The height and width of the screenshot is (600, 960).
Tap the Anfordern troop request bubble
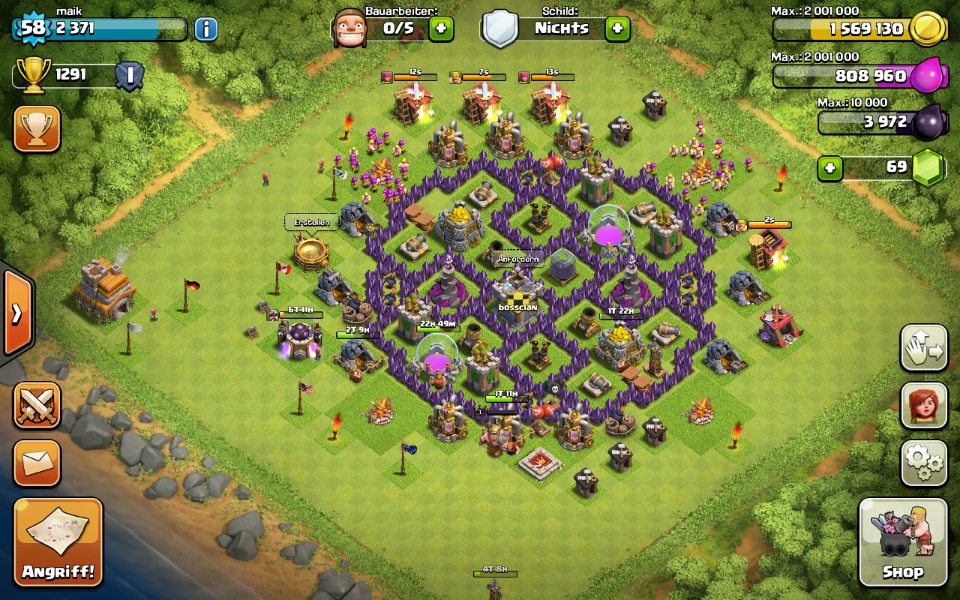517,259
